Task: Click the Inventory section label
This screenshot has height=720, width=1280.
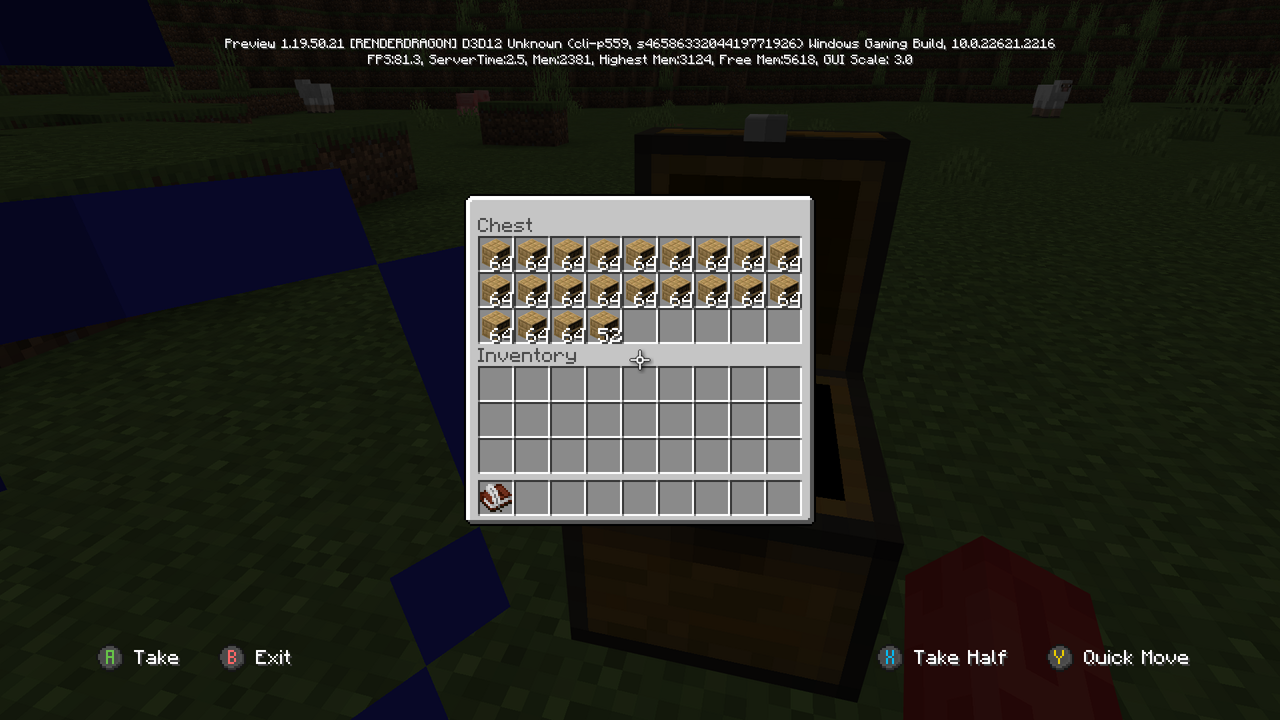Action: tap(528, 355)
